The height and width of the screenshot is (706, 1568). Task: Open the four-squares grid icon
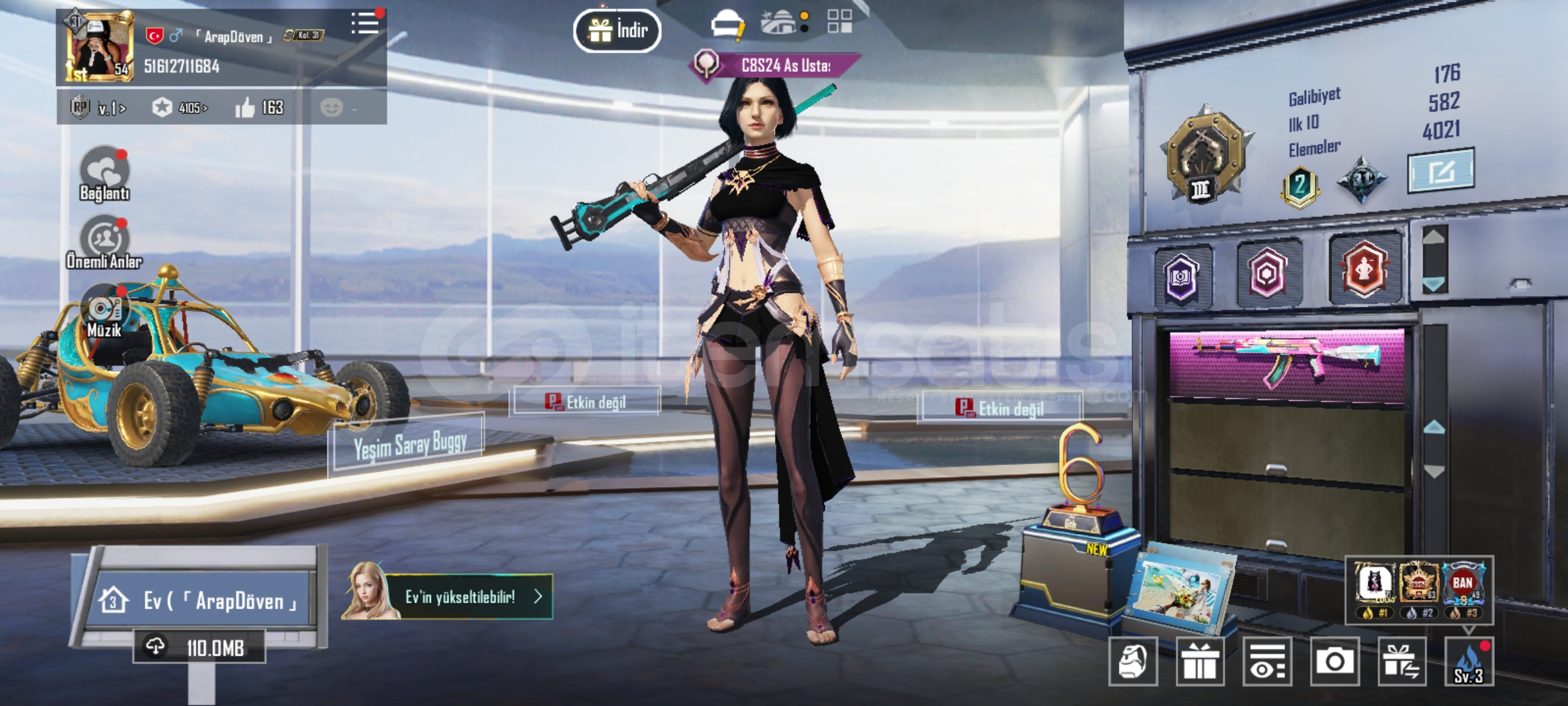(x=840, y=22)
